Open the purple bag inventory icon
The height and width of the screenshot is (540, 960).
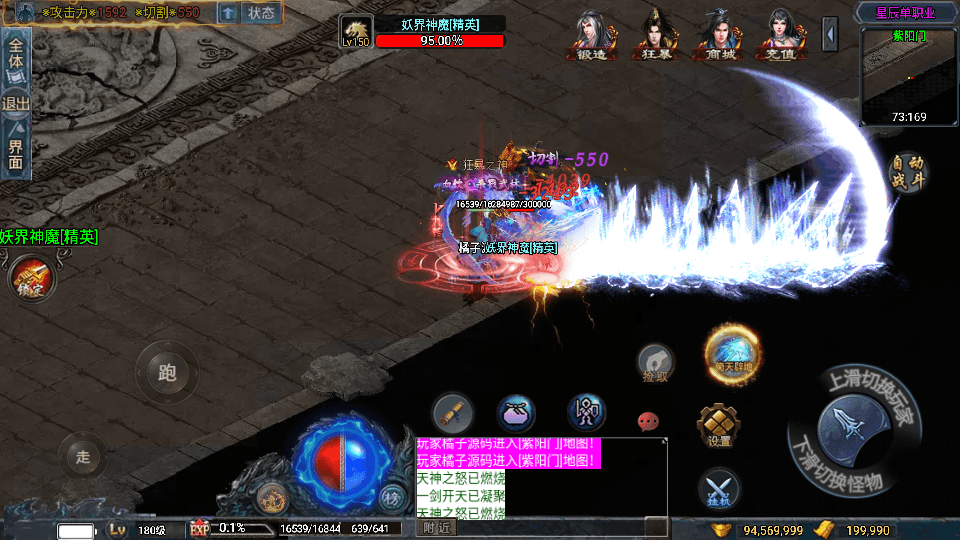pyautogui.click(x=517, y=412)
